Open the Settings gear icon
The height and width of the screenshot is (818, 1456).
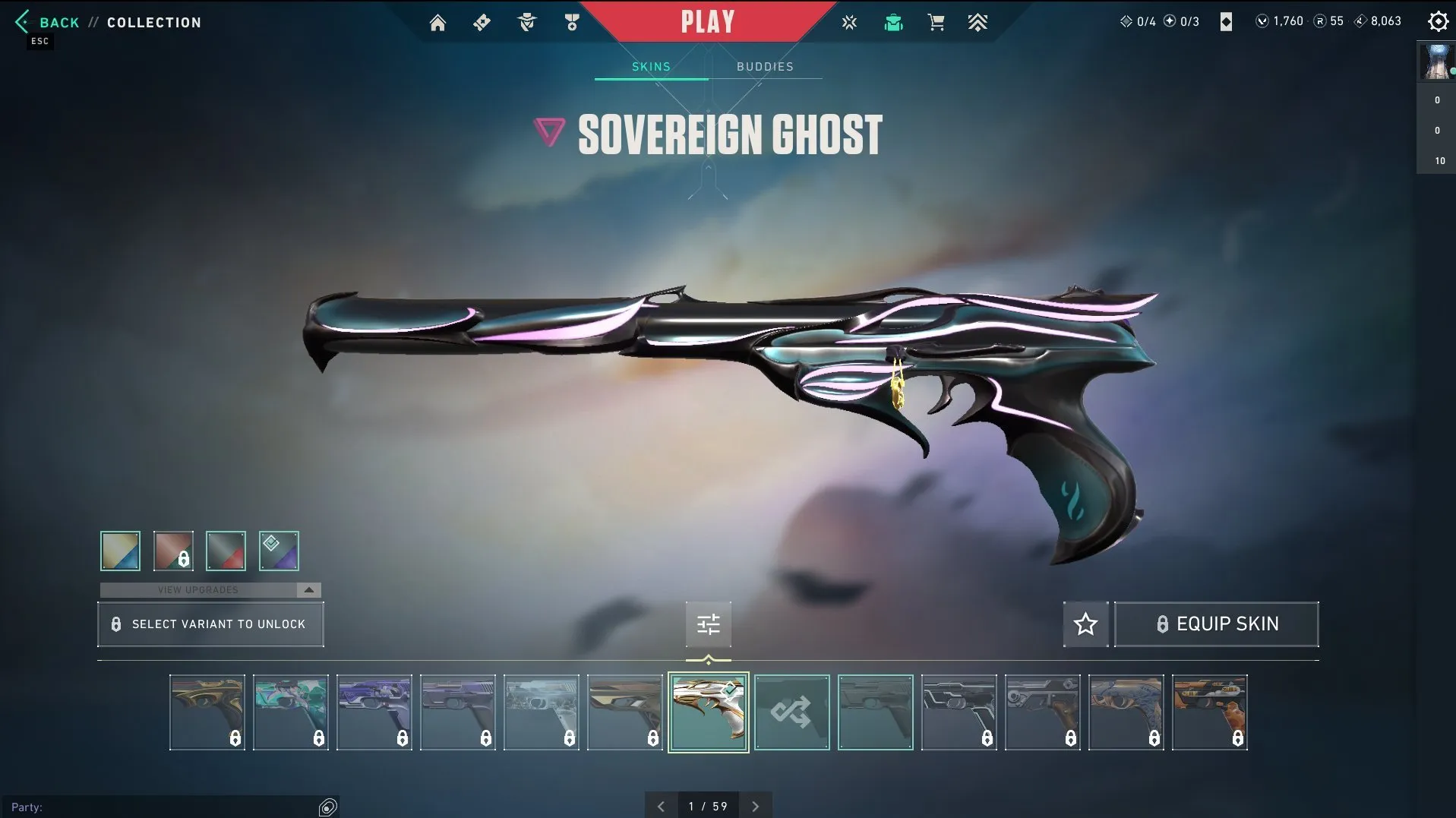[x=1438, y=21]
